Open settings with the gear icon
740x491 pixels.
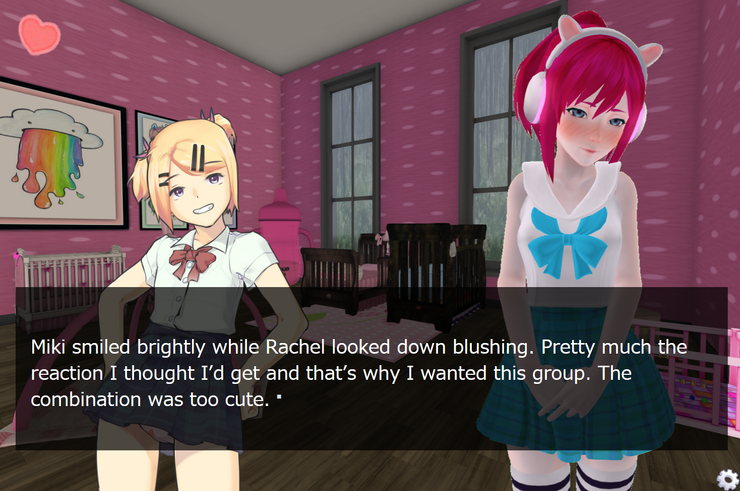click(x=727, y=479)
